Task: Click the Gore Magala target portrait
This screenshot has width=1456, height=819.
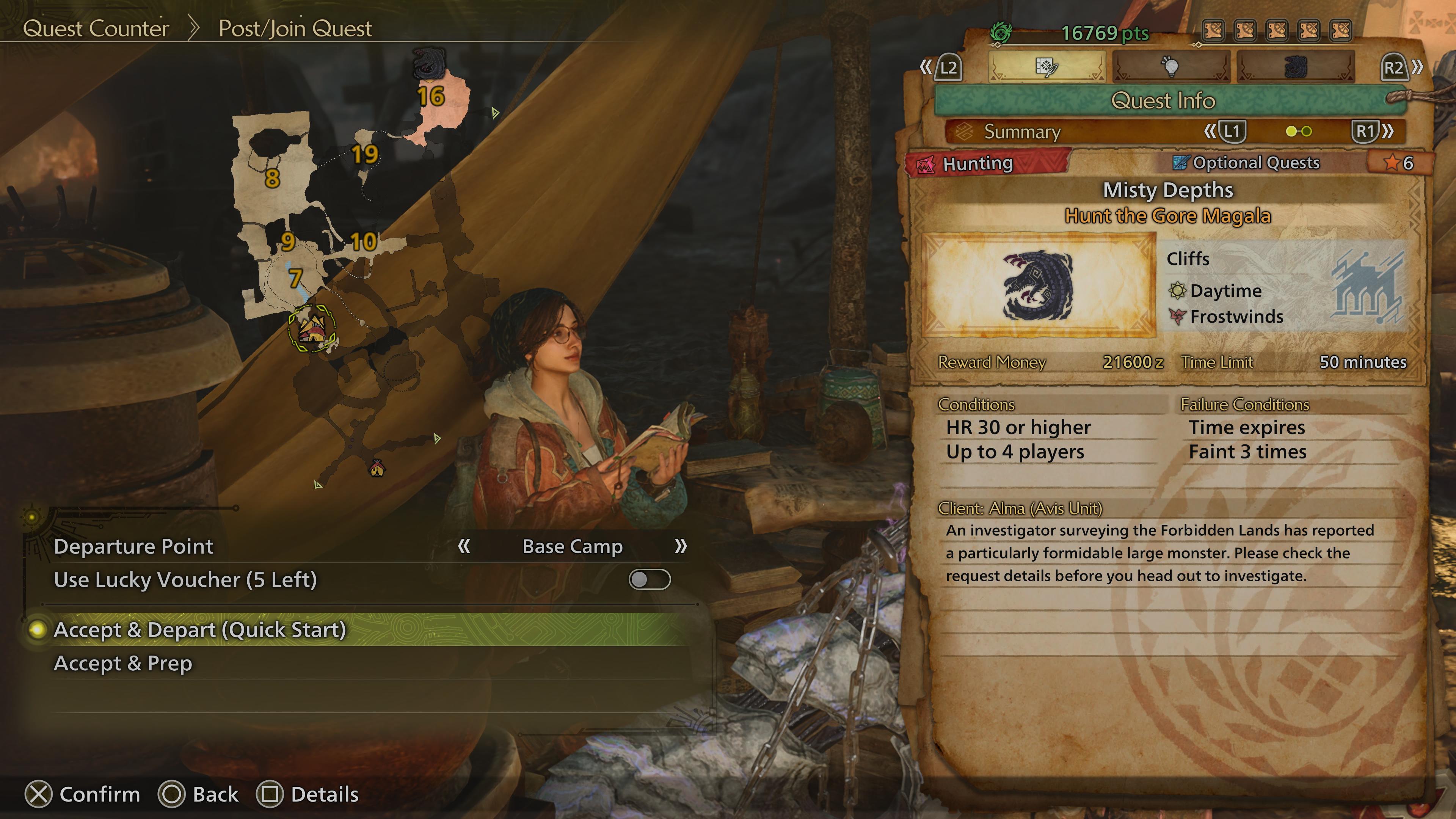Action: tap(1039, 286)
